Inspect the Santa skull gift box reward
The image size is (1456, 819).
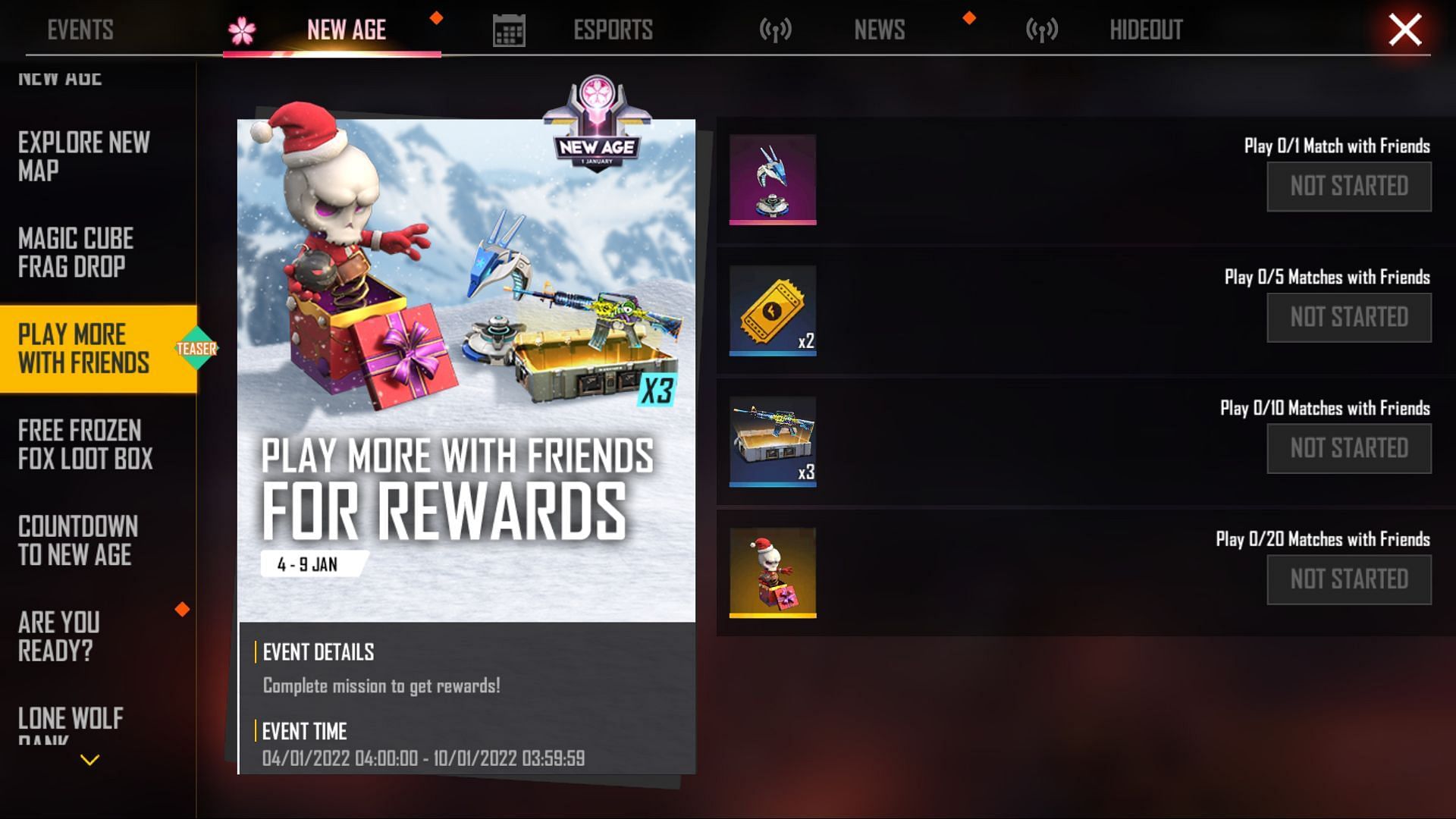pos(772,573)
